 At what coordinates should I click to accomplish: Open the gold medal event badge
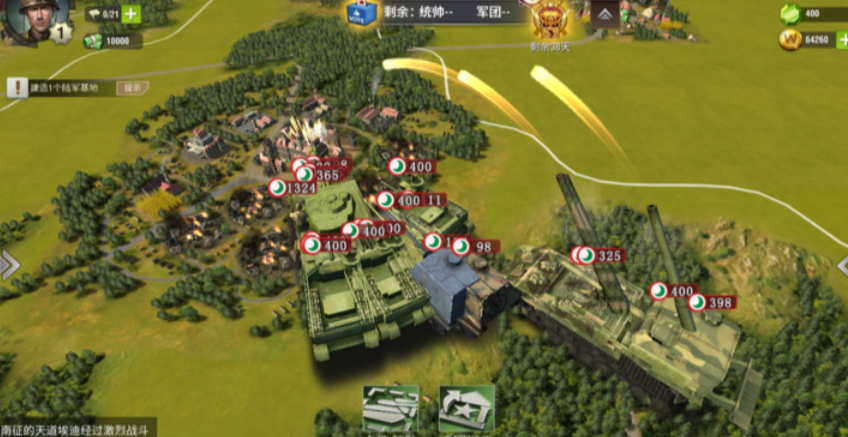point(550,20)
